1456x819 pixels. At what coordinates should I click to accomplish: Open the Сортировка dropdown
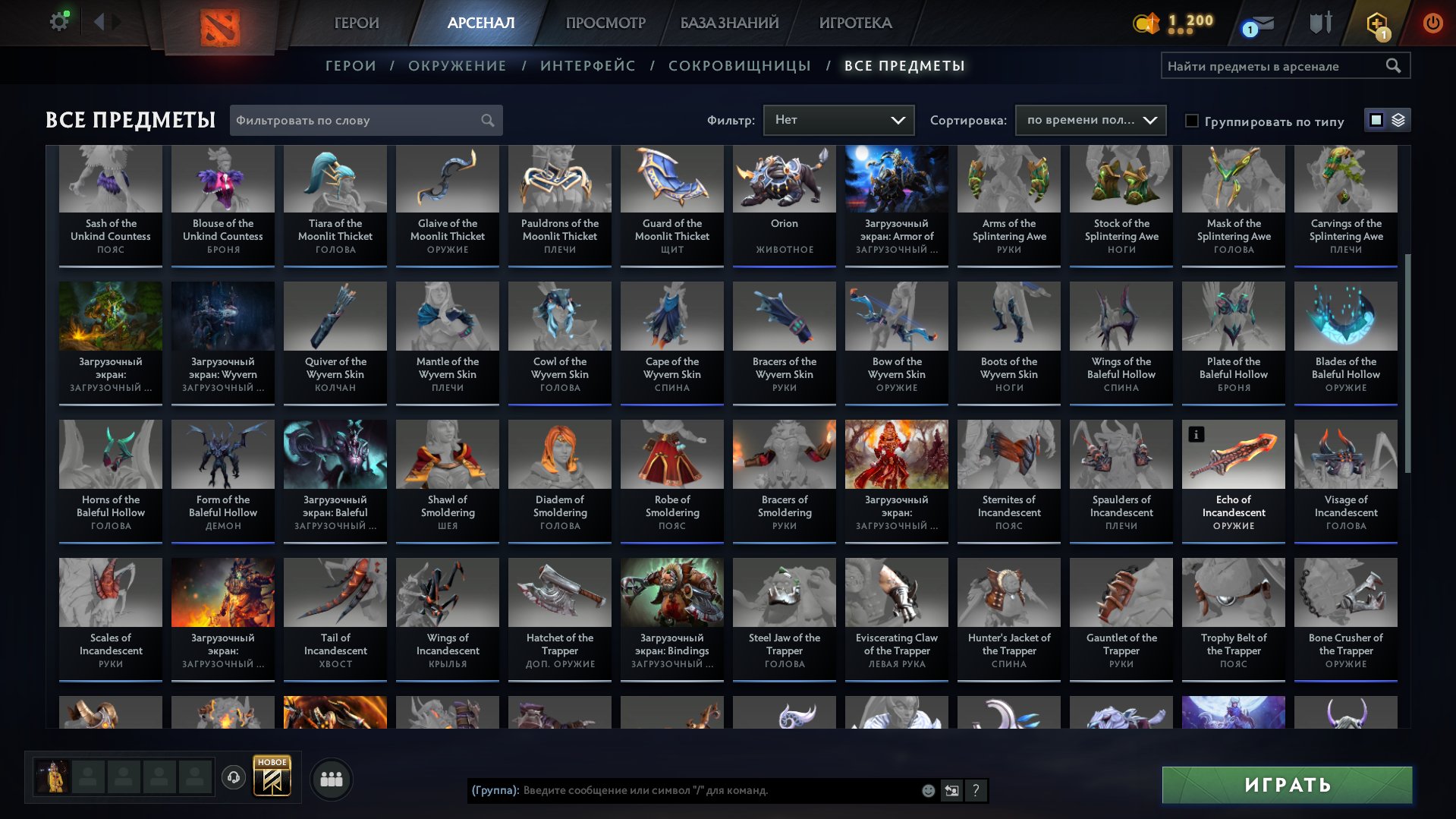coord(1090,120)
